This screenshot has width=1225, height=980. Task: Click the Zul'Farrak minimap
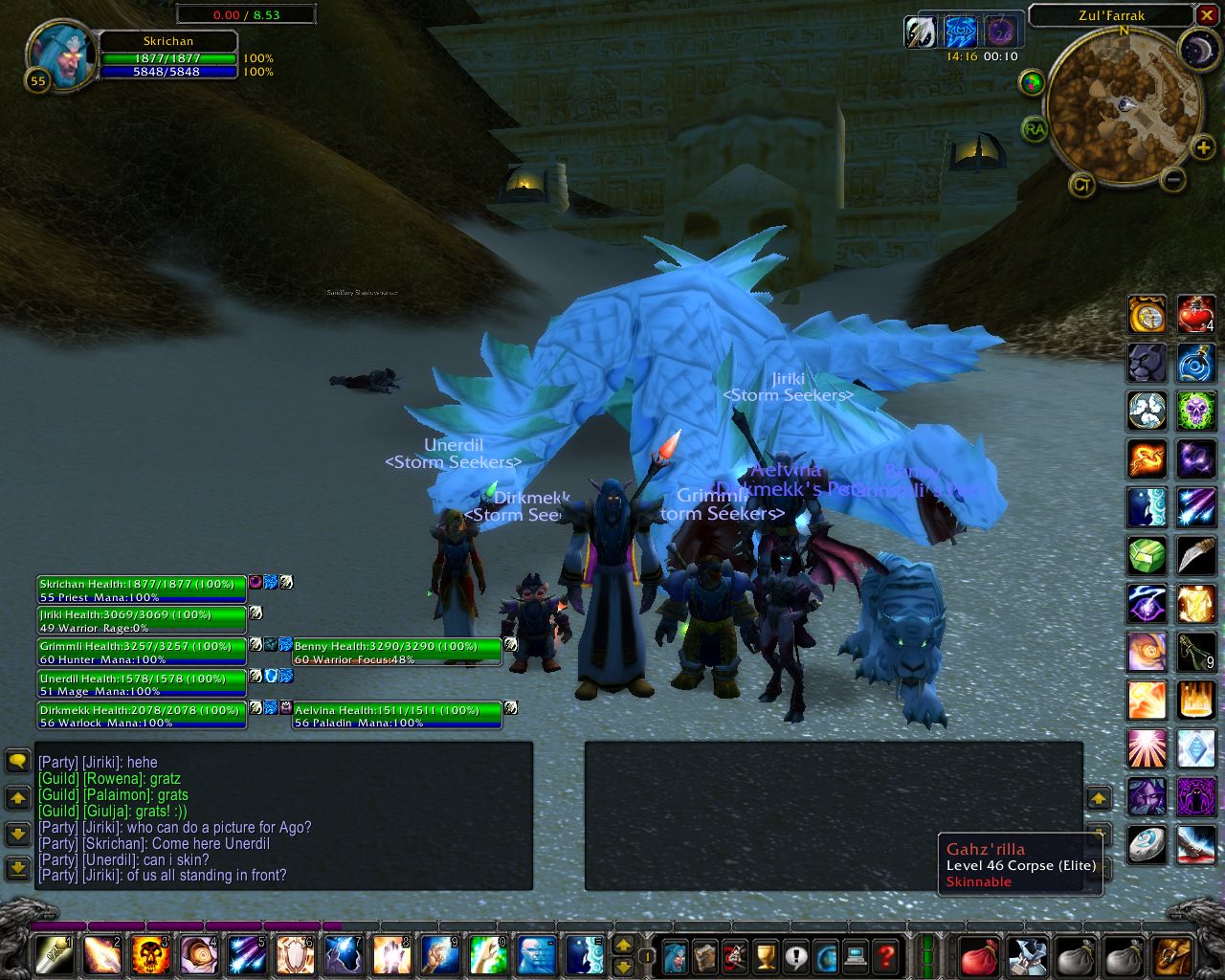(x=1124, y=105)
